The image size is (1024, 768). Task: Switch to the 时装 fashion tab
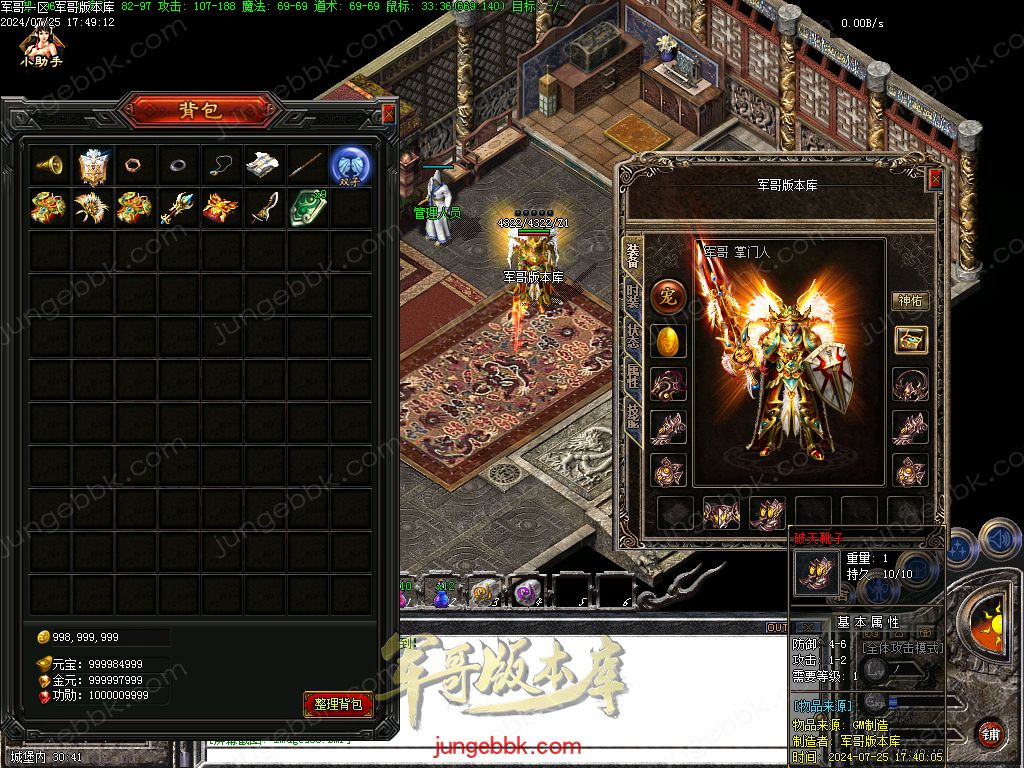tap(632, 296)
